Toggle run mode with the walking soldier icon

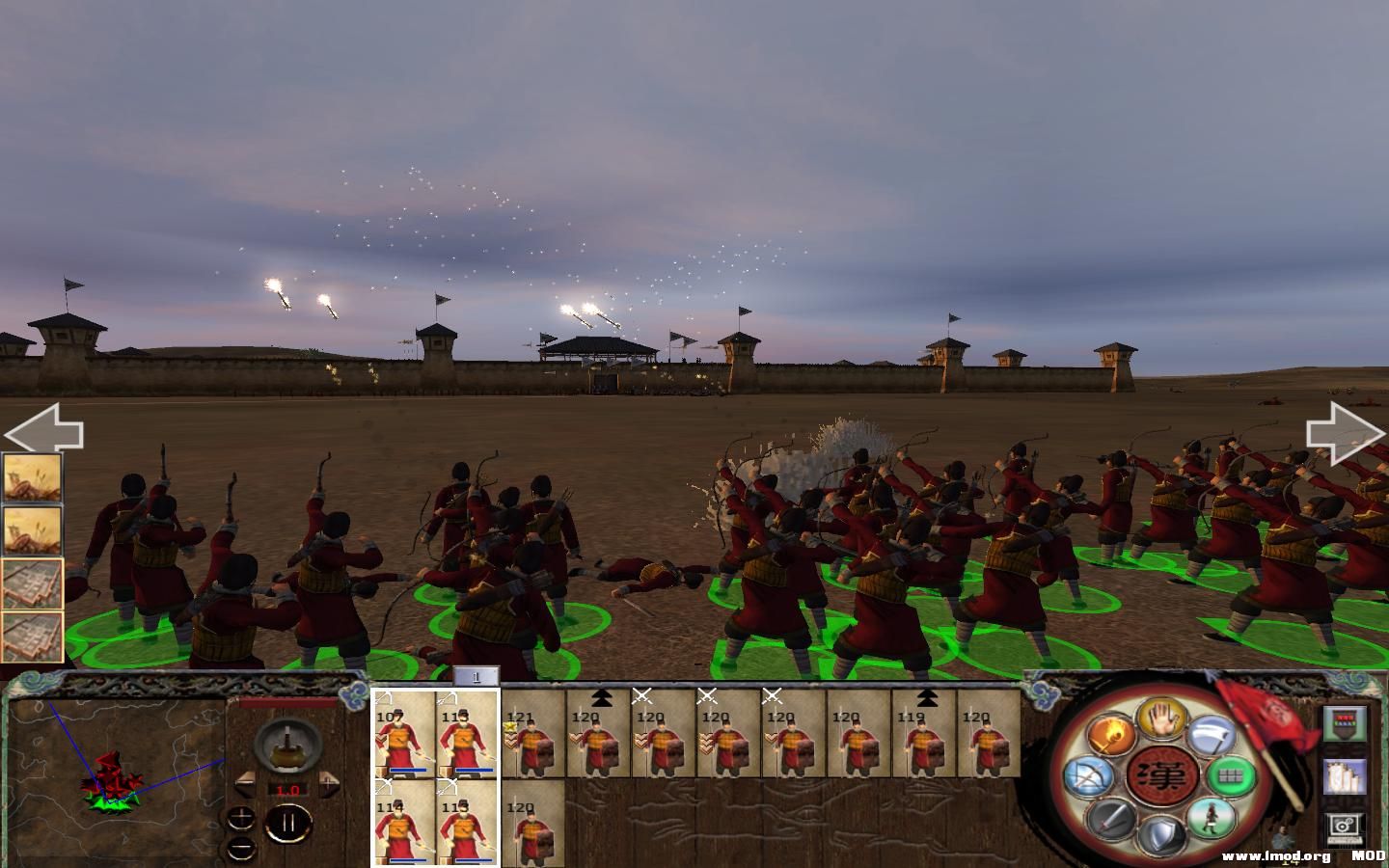point(1211,820)
